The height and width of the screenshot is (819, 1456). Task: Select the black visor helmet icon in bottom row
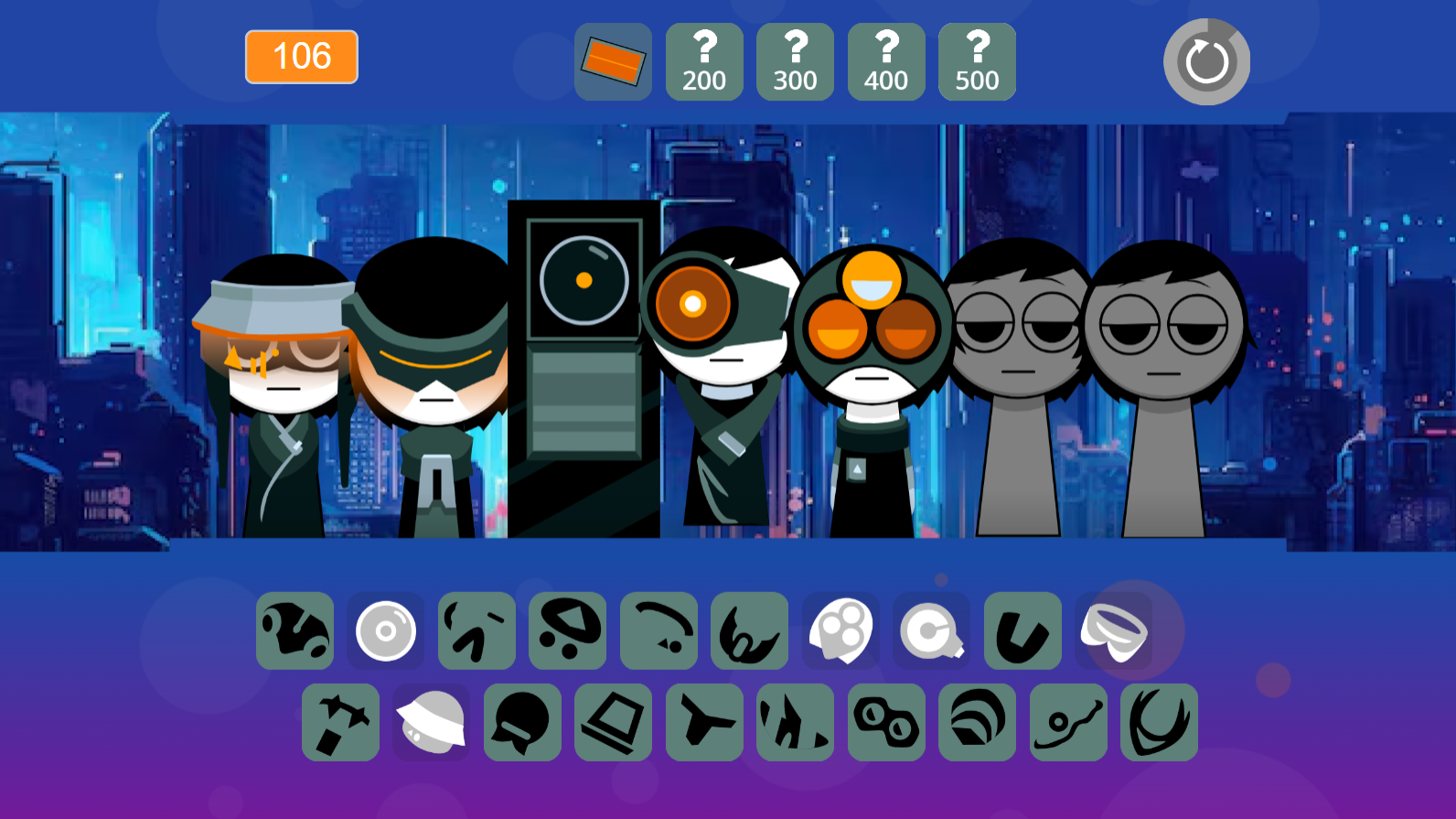coord(522,722)
